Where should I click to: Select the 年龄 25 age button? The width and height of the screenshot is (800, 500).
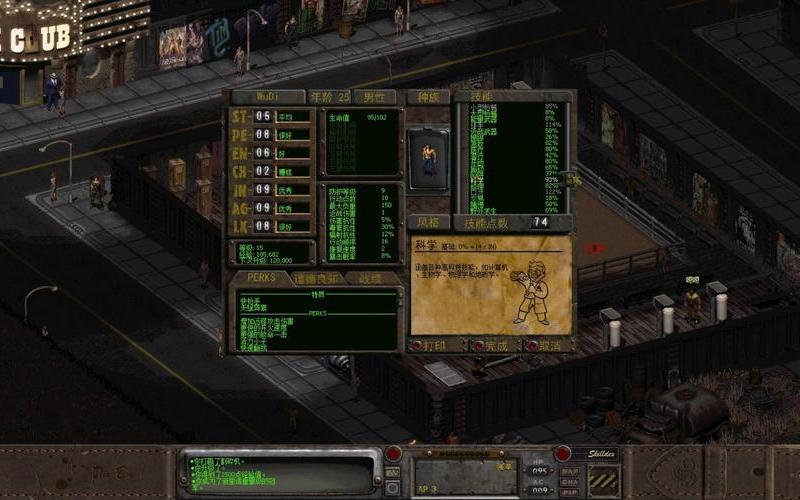click(x=330, y=97)
